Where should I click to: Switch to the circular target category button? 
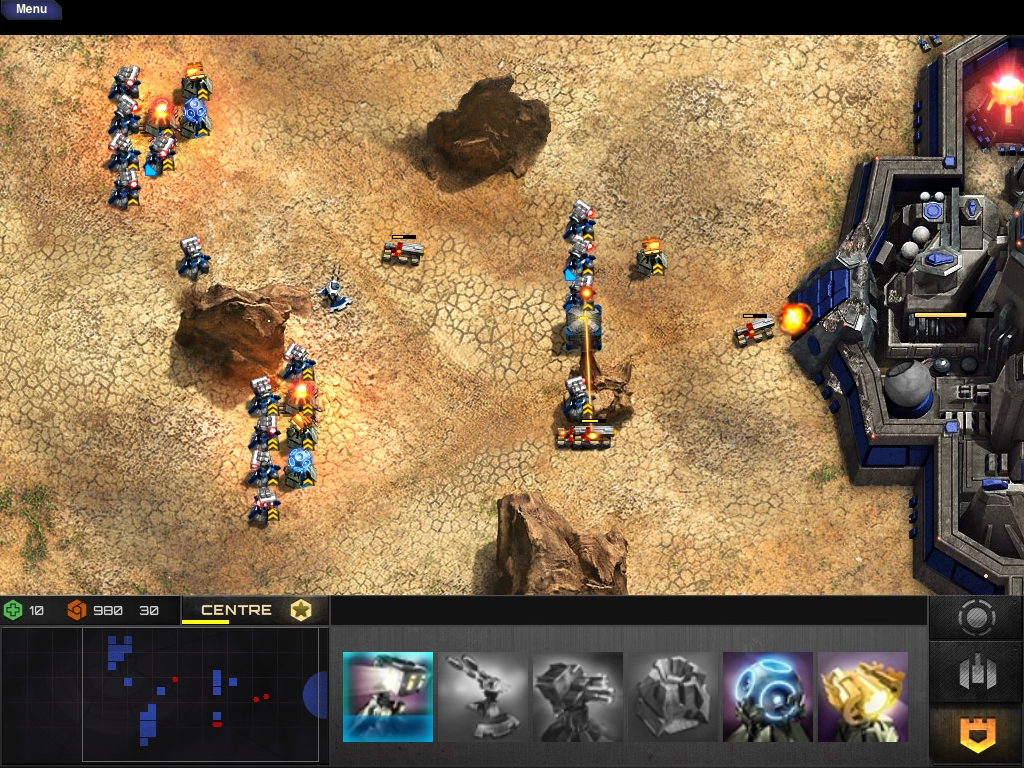pyautogui.click(x=976, y=618)
